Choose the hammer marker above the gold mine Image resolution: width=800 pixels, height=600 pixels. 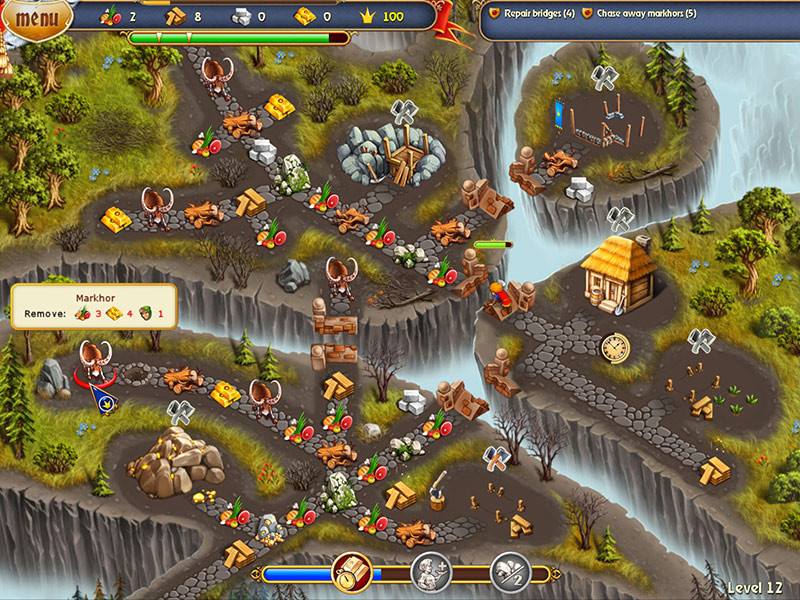[x=180, y=411]
